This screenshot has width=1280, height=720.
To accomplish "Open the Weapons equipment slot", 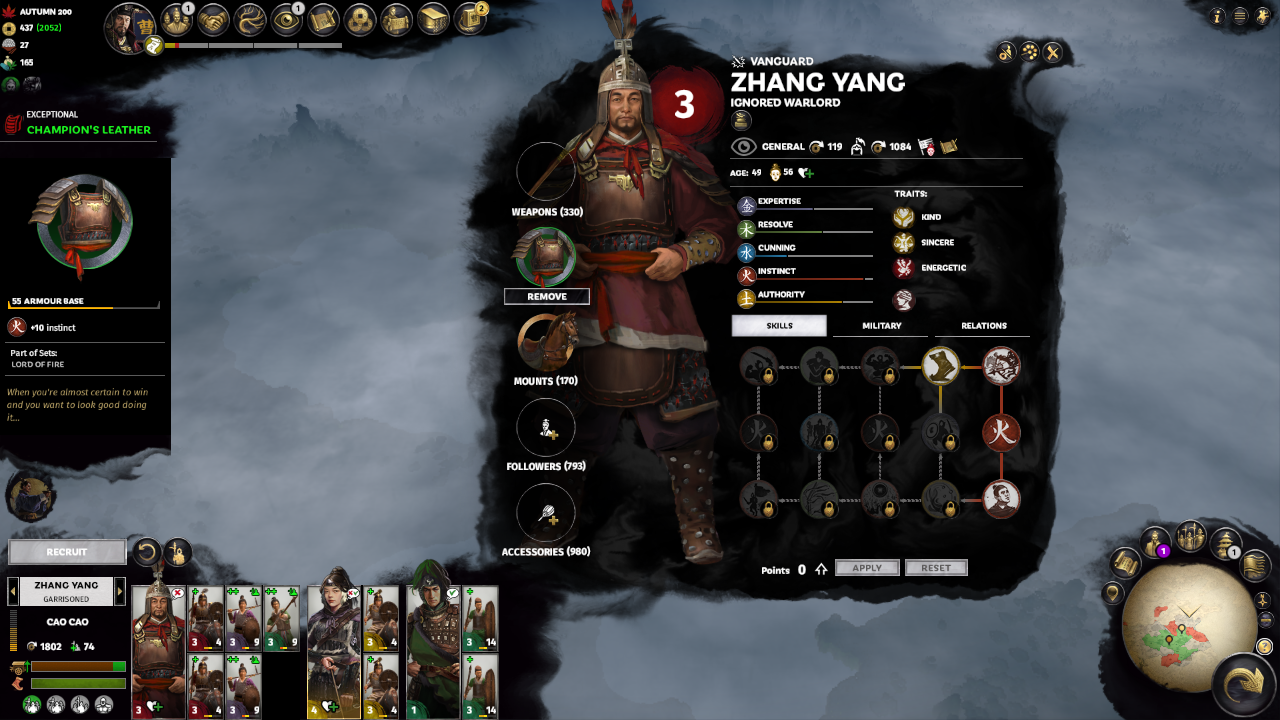I will point(546,172).
